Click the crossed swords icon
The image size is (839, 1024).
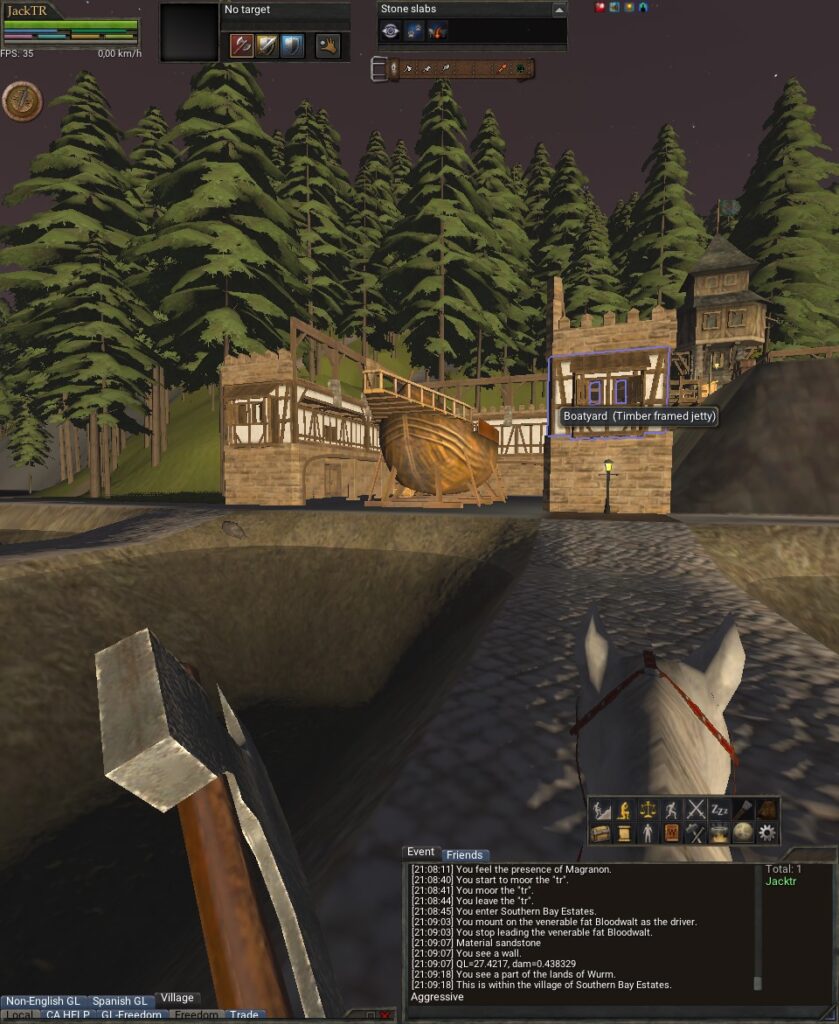pos(696,809)
